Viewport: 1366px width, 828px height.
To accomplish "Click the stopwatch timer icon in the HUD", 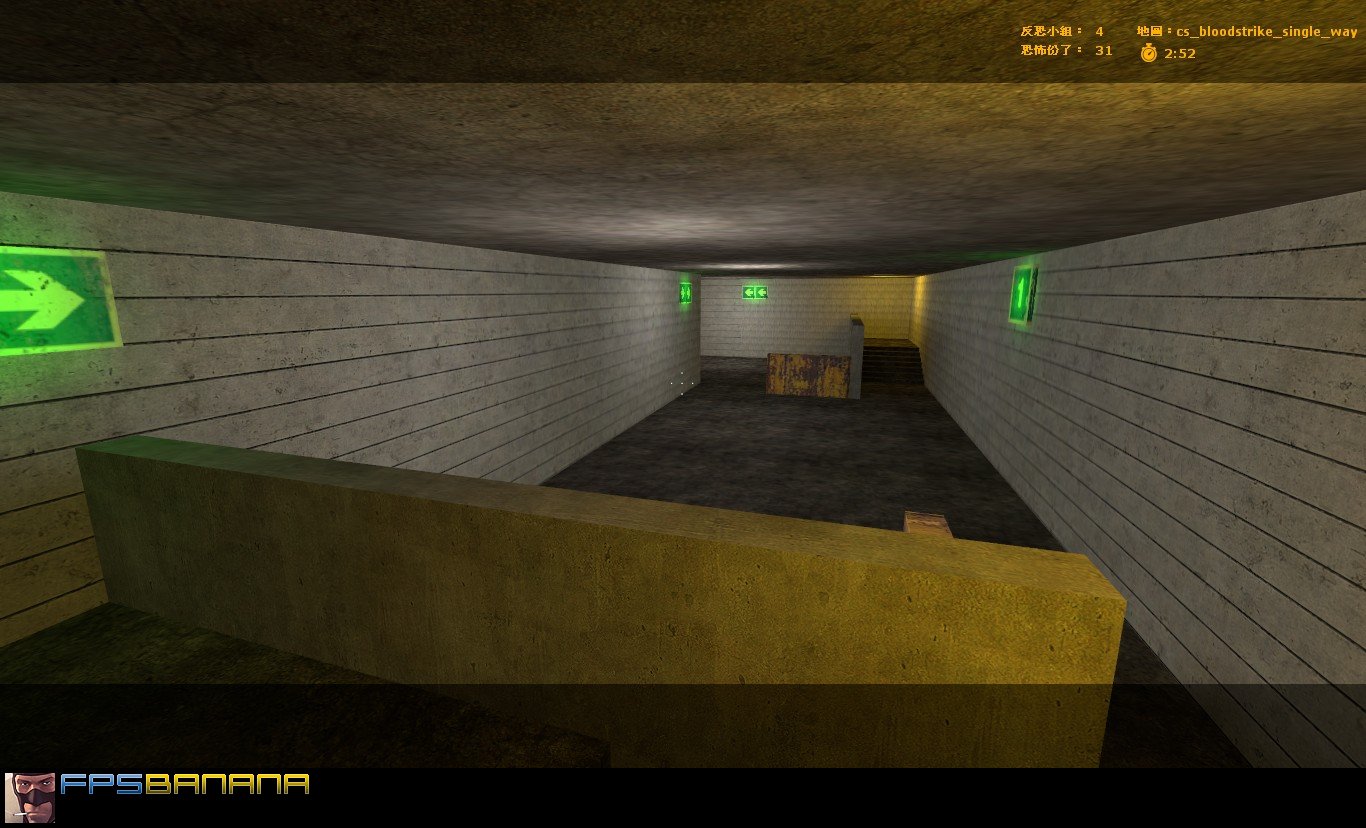I will point(1147,55).
